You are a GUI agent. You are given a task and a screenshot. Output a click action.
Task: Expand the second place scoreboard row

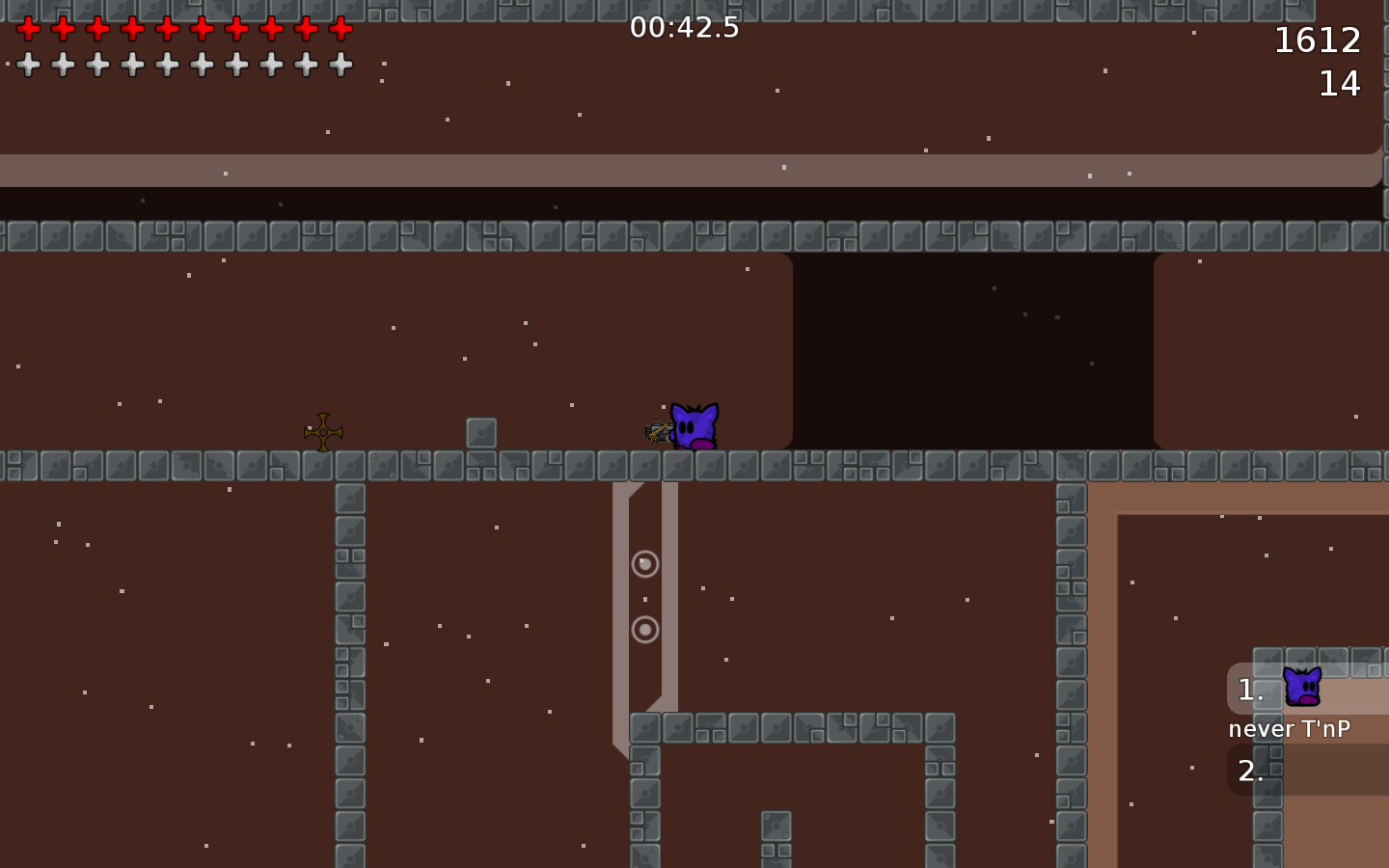(1251, 771)
